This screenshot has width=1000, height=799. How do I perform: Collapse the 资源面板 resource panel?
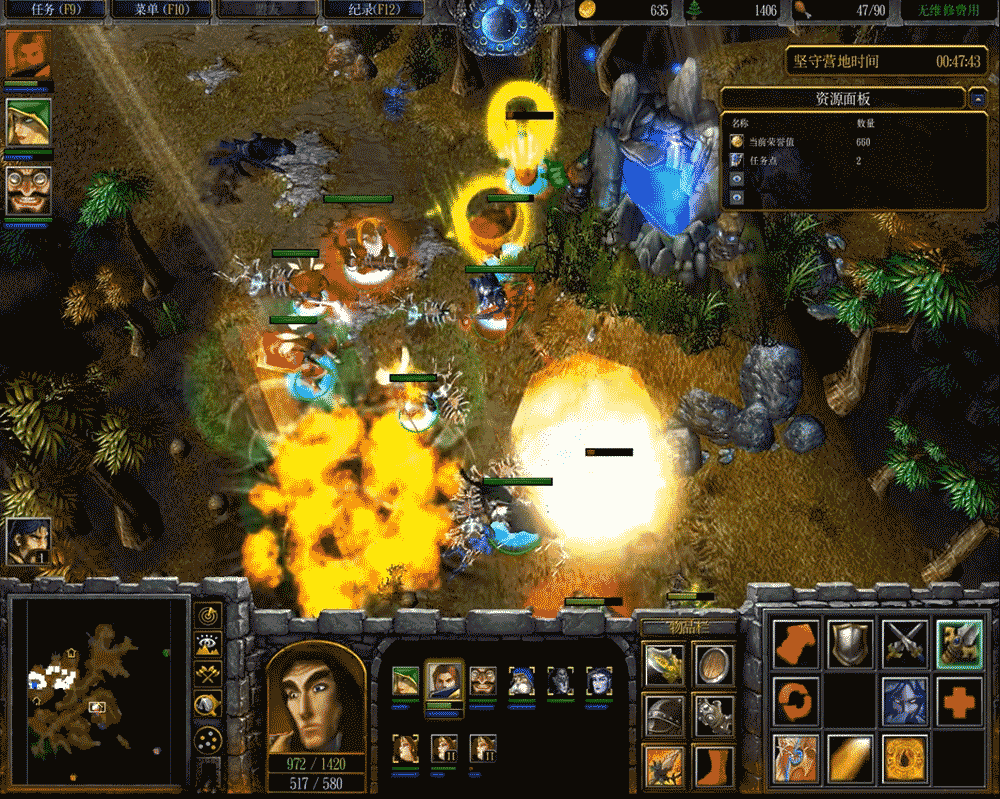pyautogui.click(x=976, y=99)
